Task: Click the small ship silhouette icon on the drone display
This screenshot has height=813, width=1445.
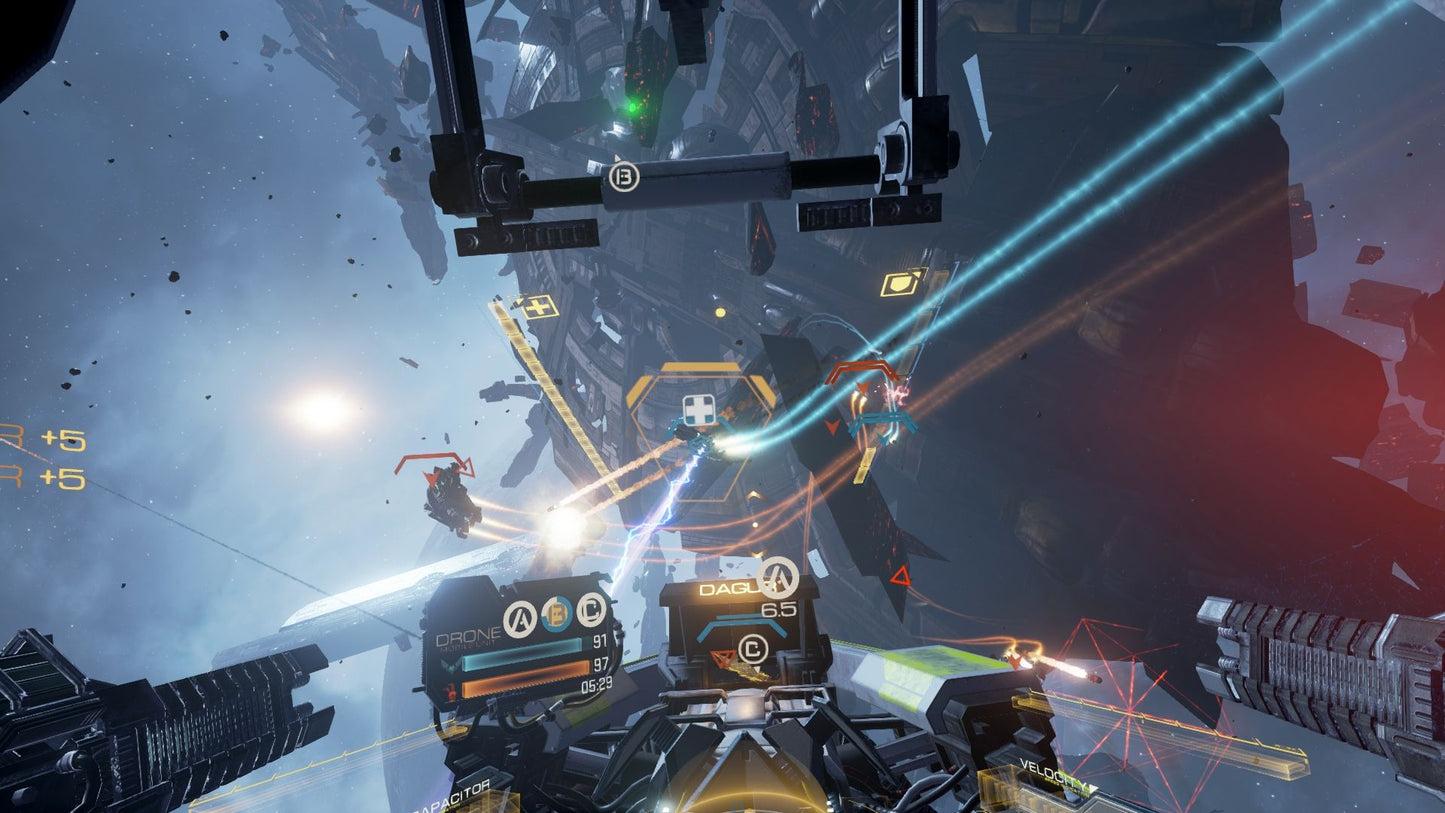Action: (x=450, y=666)
